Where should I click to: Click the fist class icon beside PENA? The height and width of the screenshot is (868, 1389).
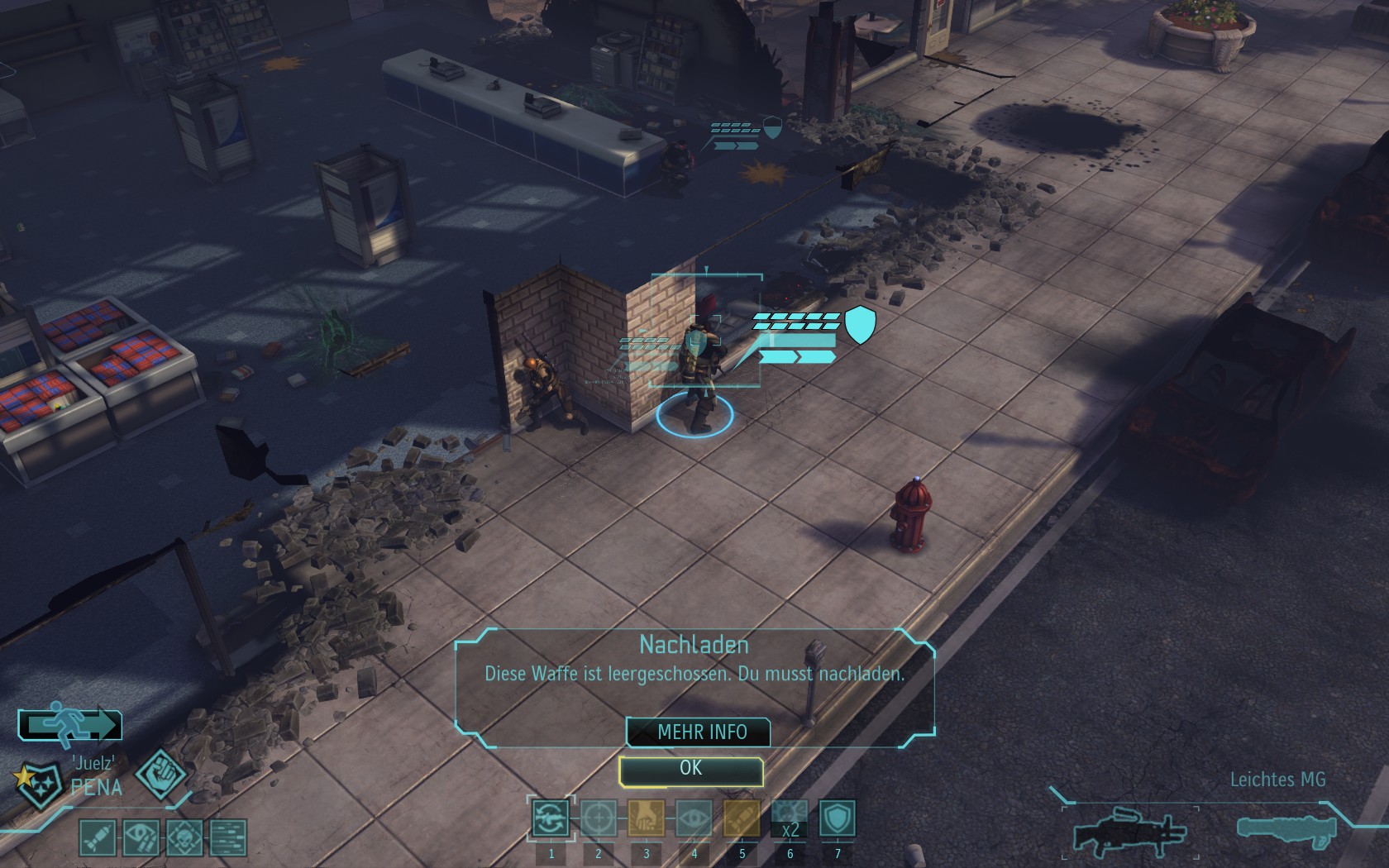(160, 775)
